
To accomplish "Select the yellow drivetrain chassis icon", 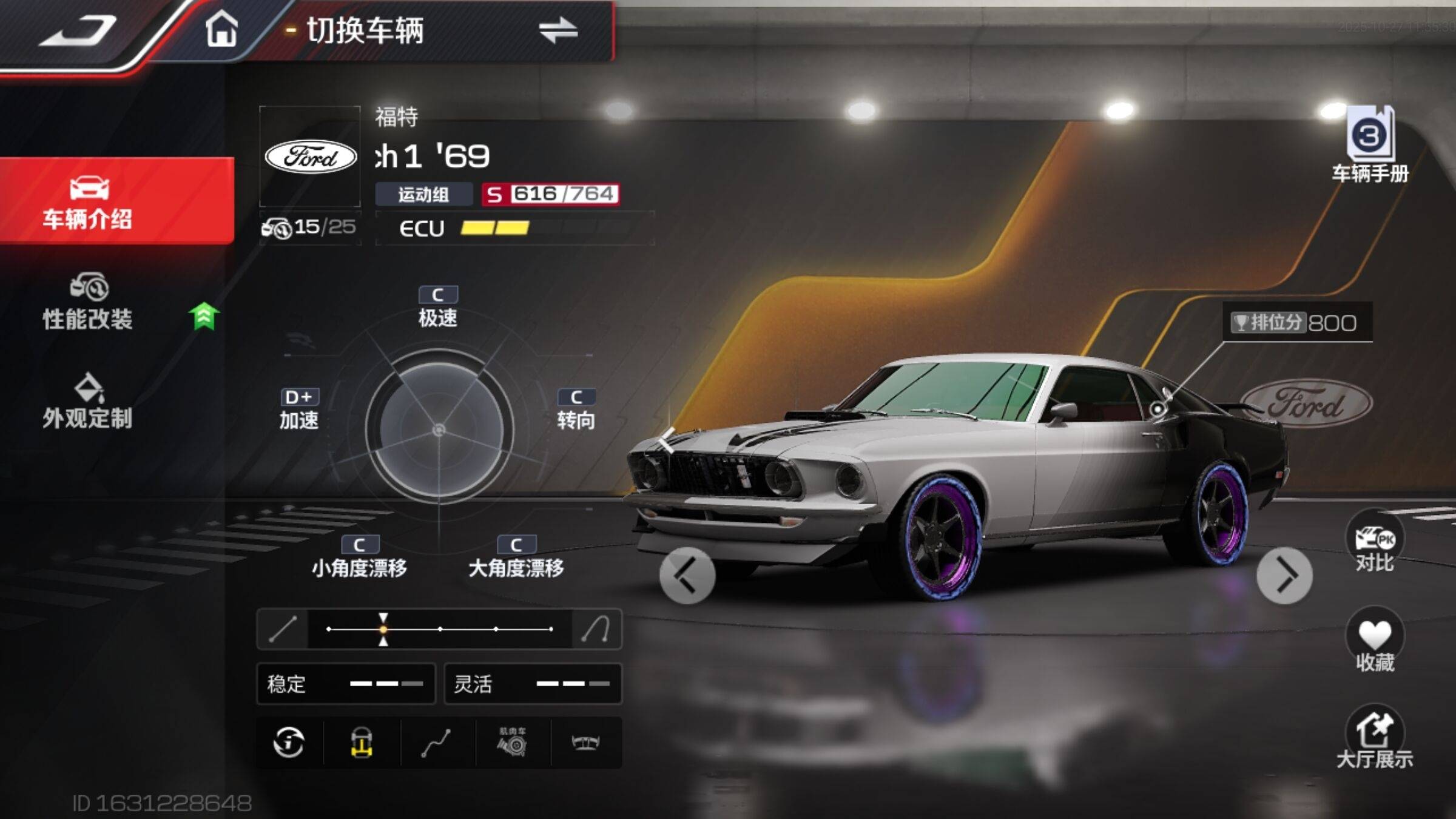I will [x=362, y=742].
